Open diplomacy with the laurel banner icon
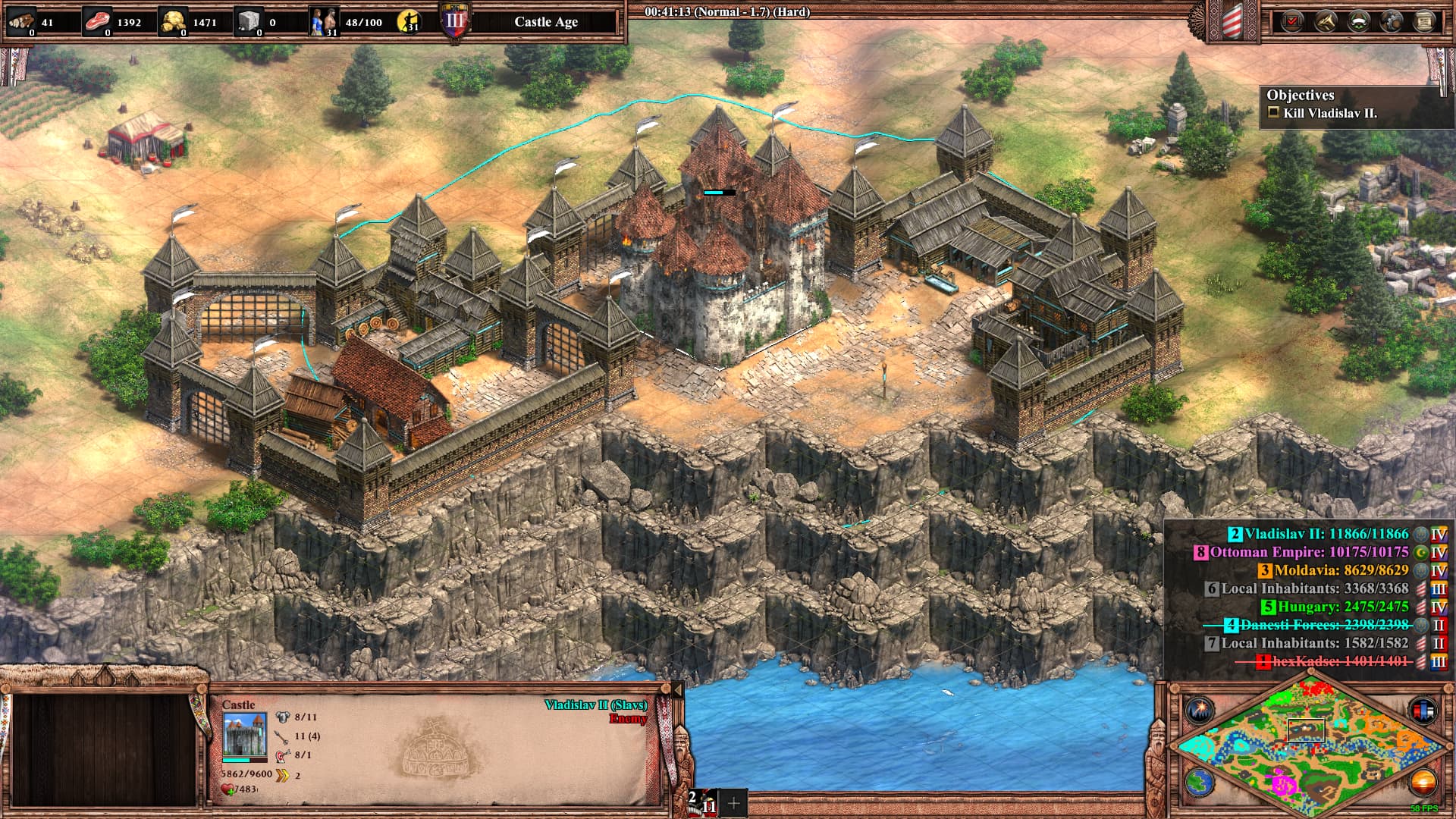 [1357, 21]
